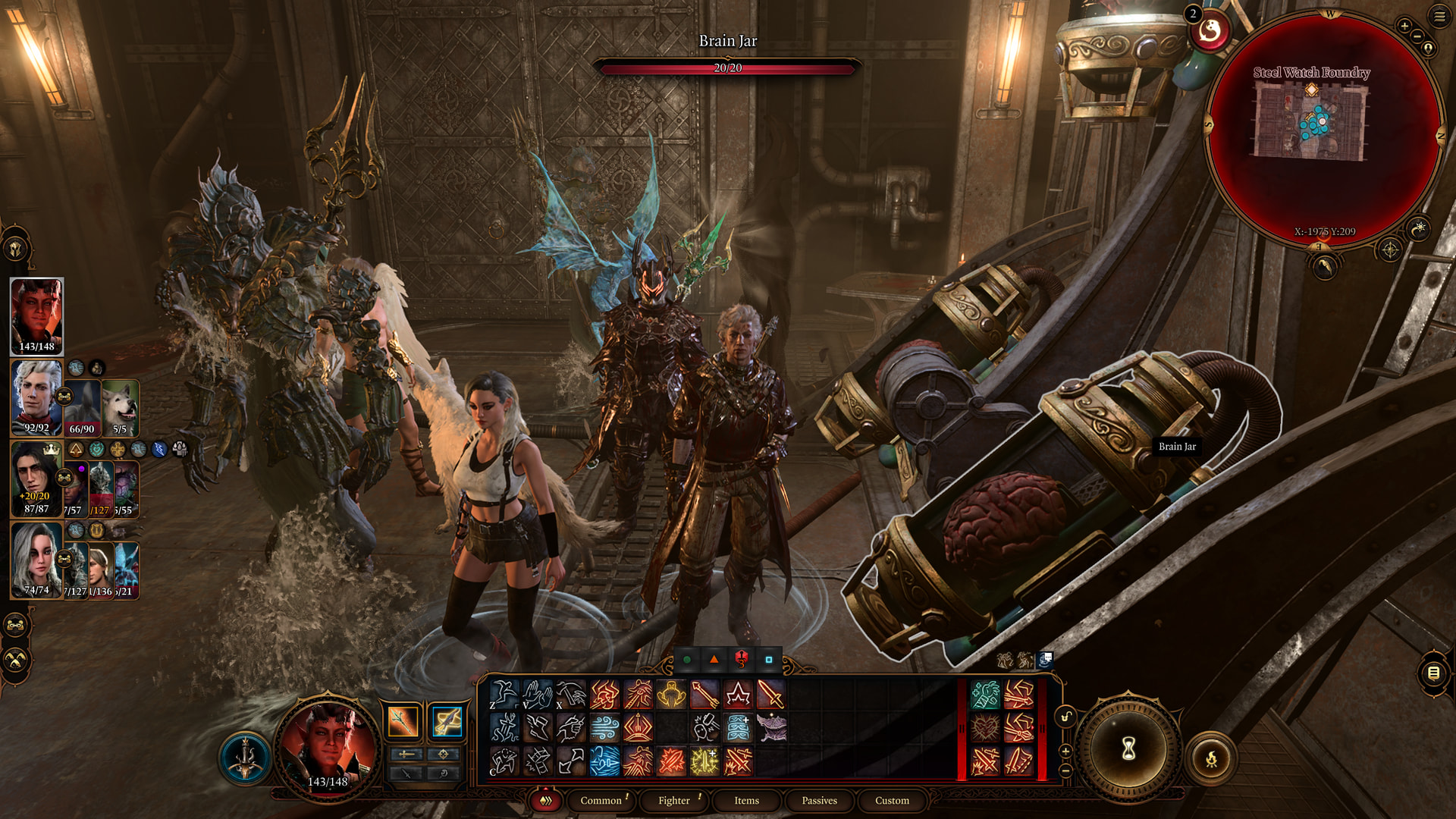Open the campfire rest button
The width and height of the screenshot is (1456, 819).
tap(1211, 758)
